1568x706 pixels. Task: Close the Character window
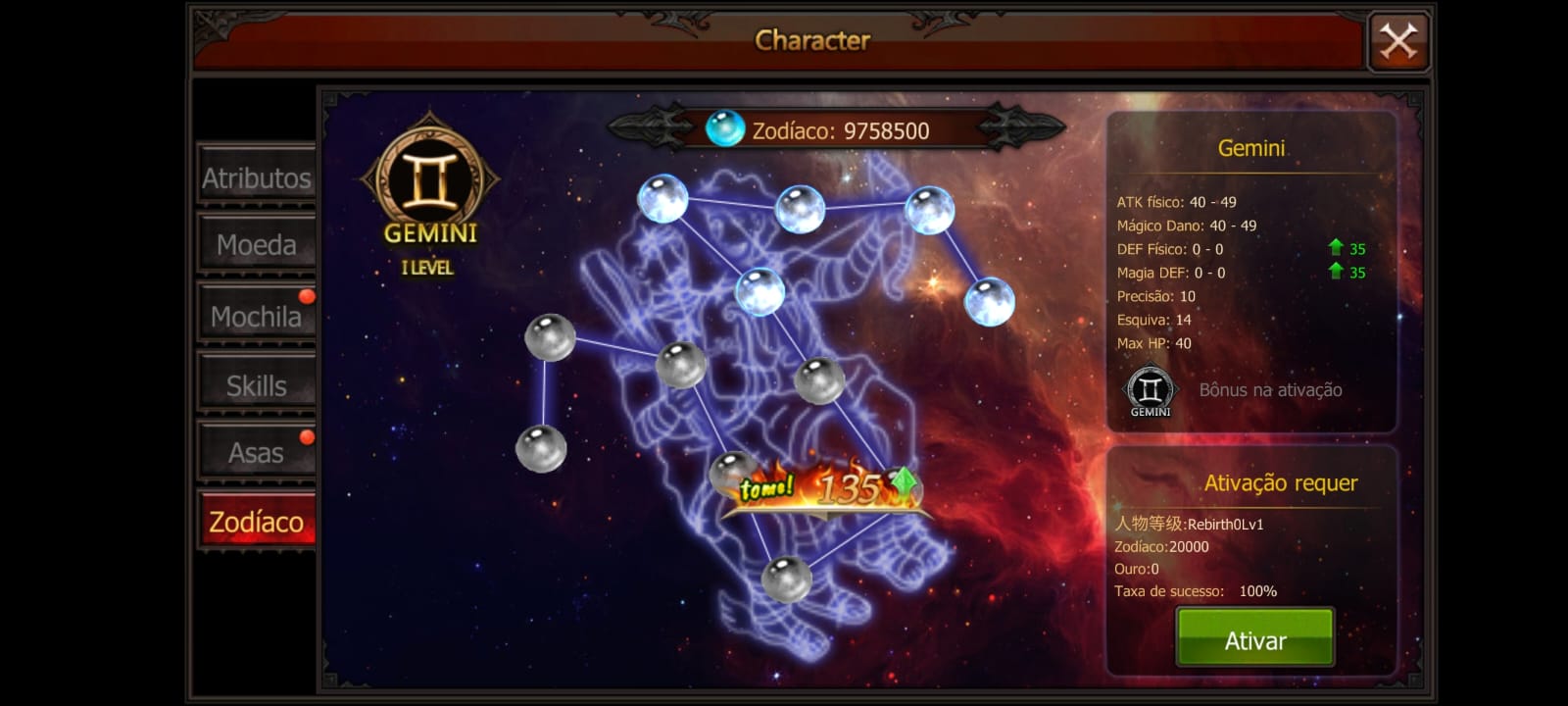pos(1398,41)
